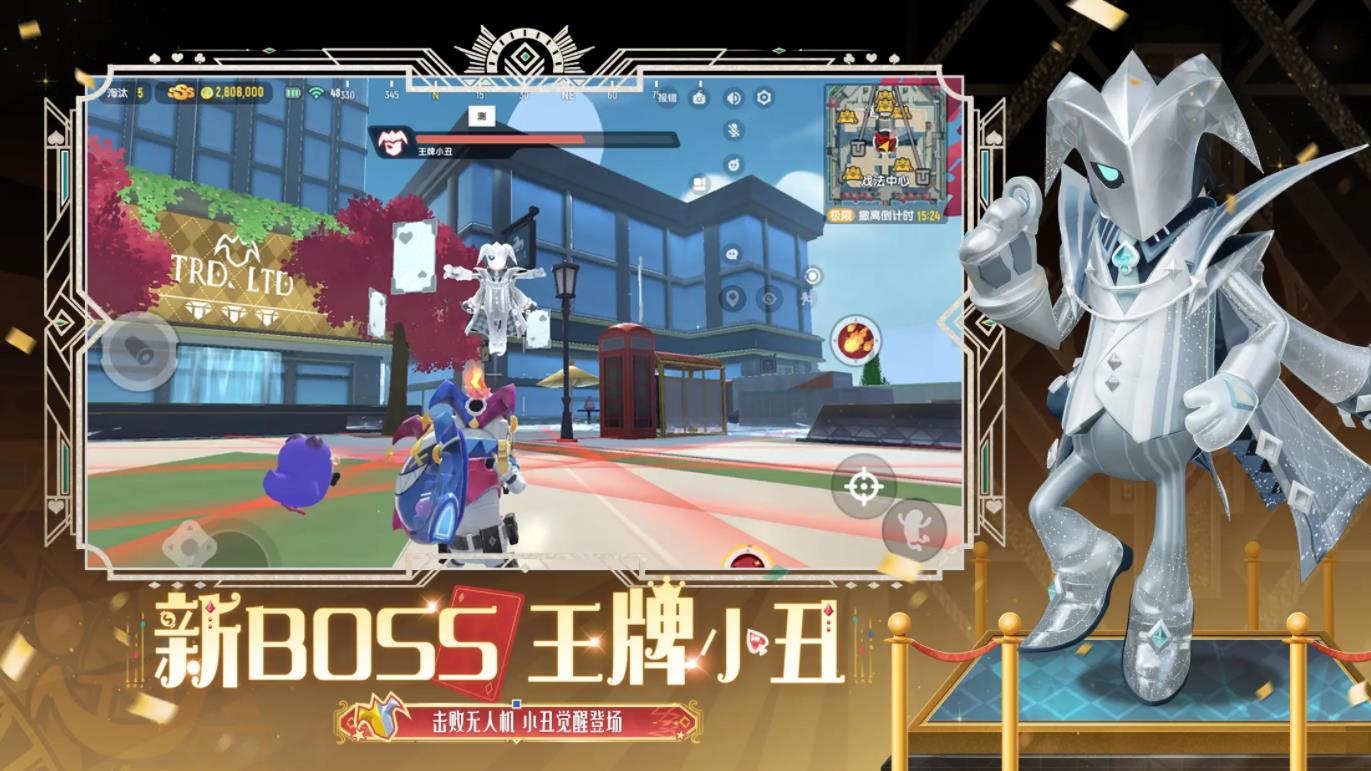Activate the fireball skill icon
The image size is (1371, 771).
(x=856, y=340)
